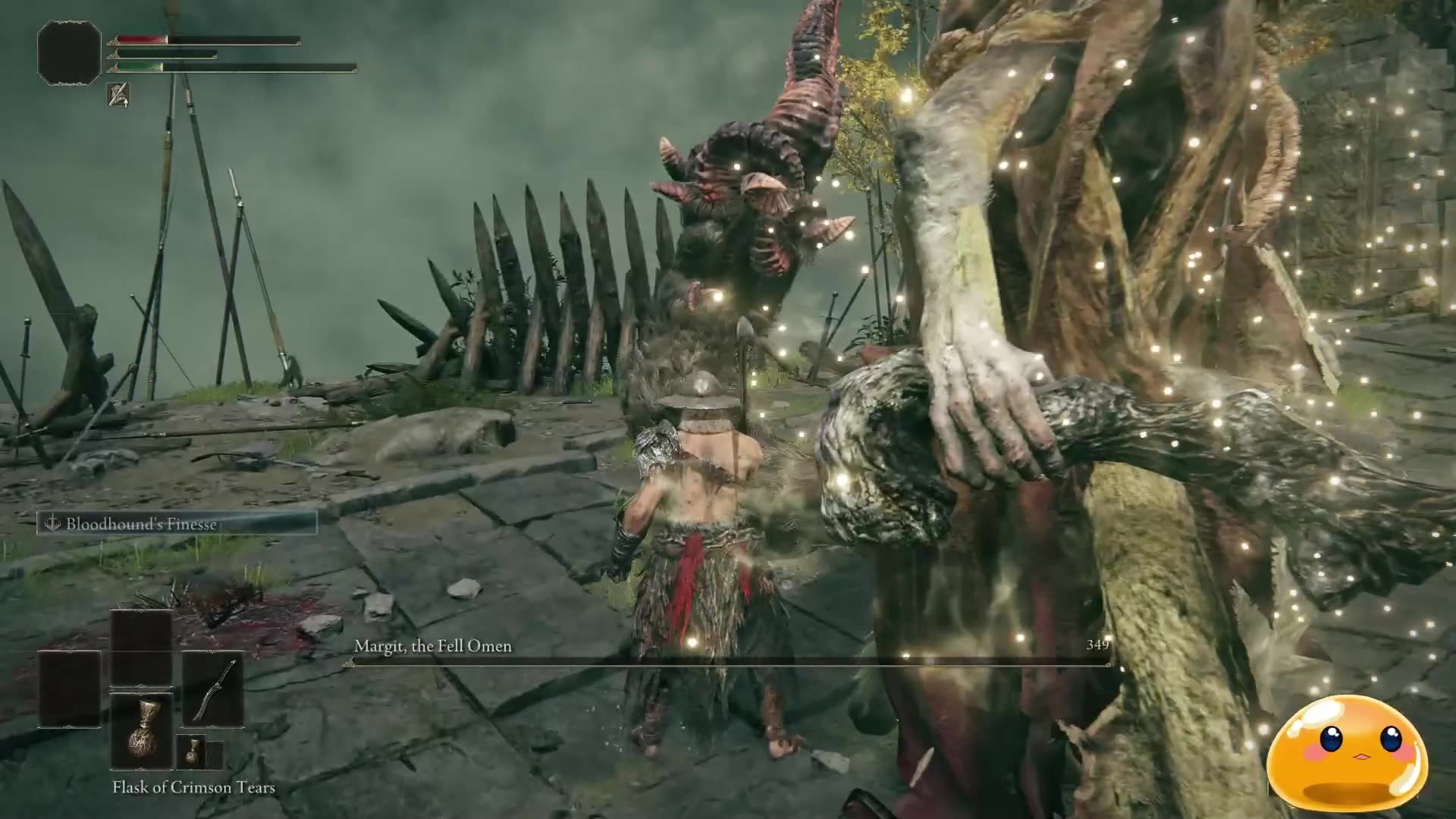Select the Margit, the Fell Omen nameplate
Image resolution: width=1456 pixels, height=819 pixels.
[x=433, y=646]
